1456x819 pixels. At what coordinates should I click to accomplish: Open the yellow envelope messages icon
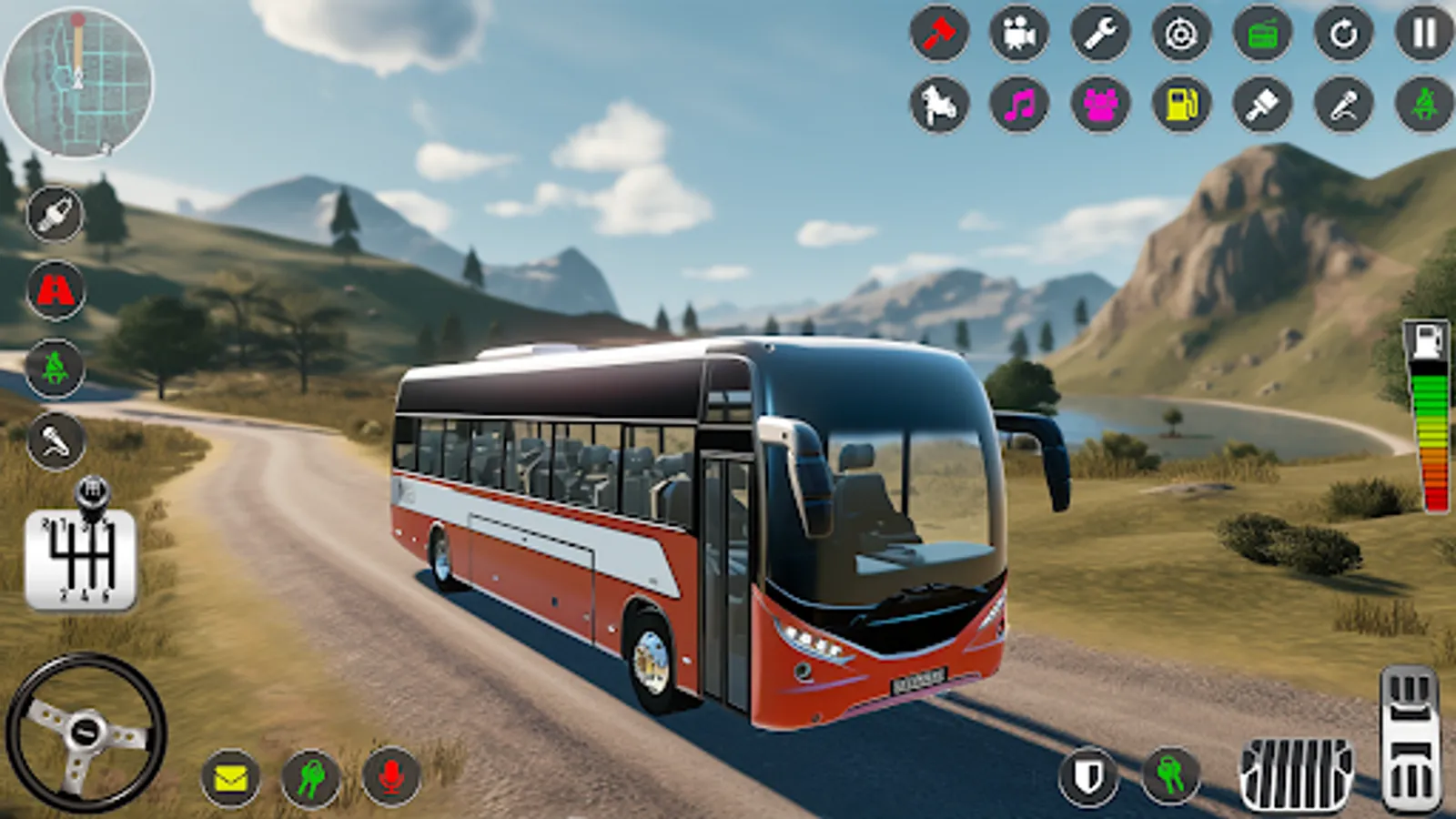[230, 778]
